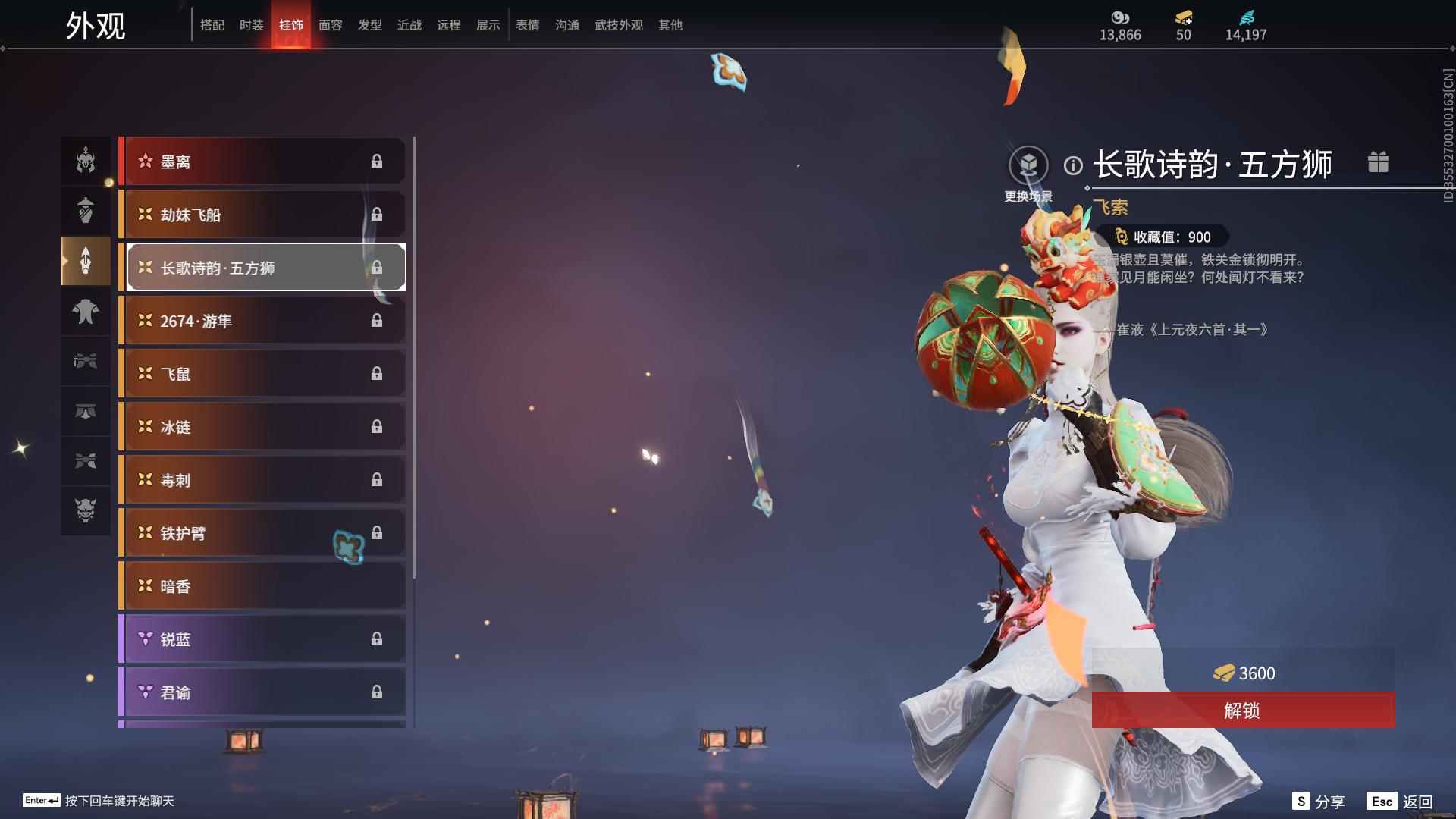Open the 武技外观 menu tab
Viewport: 1456px width, 819px height.
click(618, 24)
